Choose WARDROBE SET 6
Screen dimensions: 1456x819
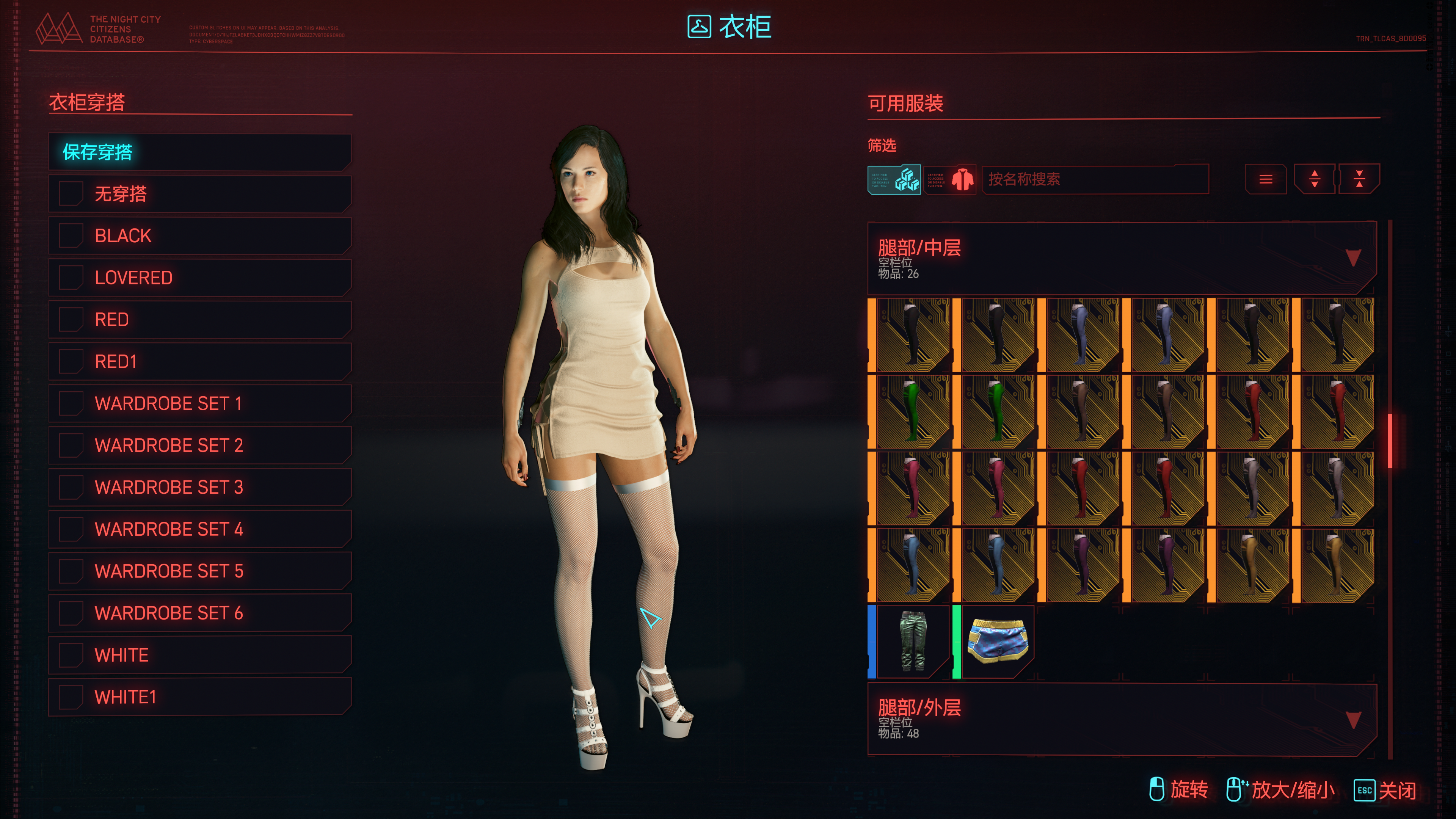[199, 613]
